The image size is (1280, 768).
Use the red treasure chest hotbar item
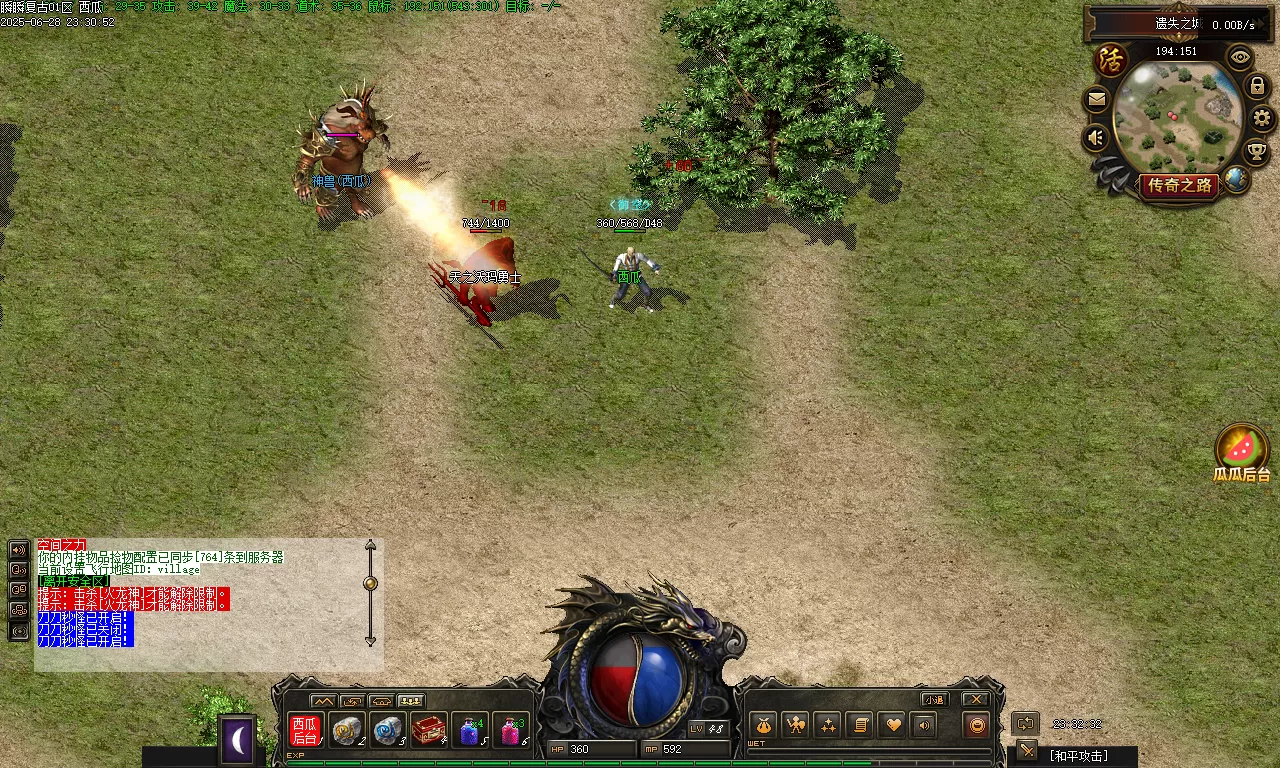(429, 730)
